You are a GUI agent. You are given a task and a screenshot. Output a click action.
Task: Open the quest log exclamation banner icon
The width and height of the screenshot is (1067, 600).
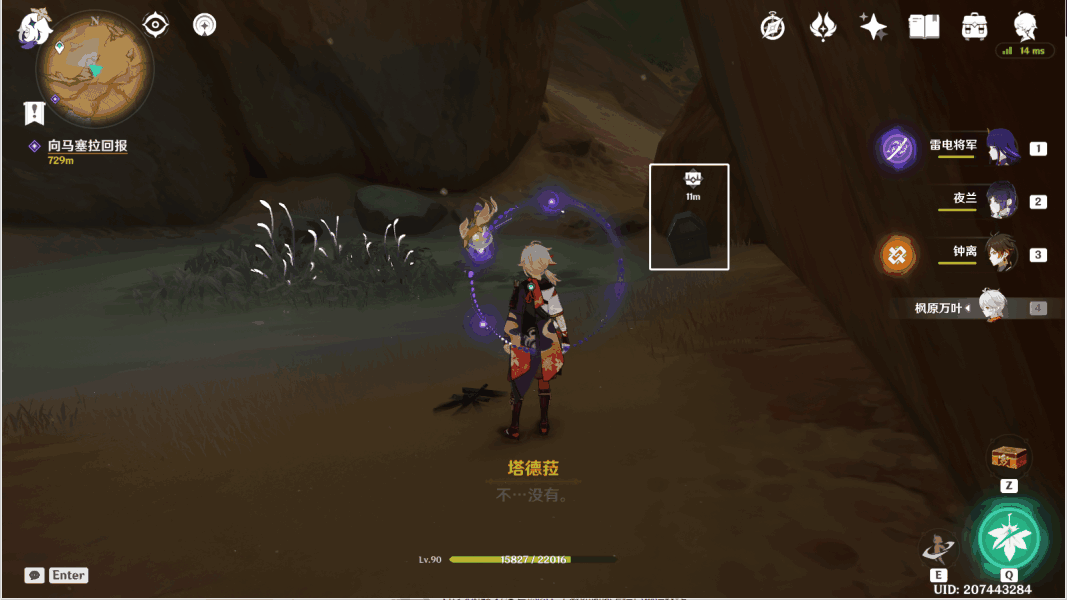(35, 112)
